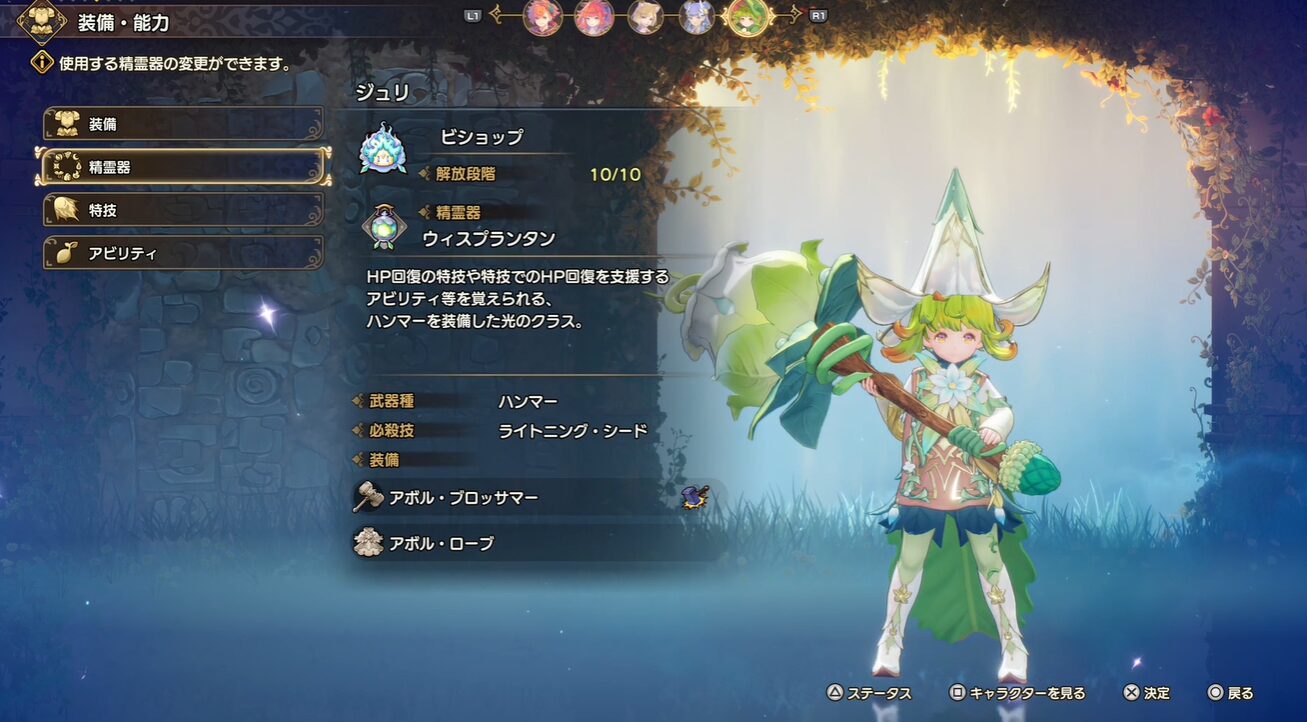Go back with the 戻る option
The width and height of the screenshot is (1307, 722).
pyautogui.click(x=1230, y=693)
